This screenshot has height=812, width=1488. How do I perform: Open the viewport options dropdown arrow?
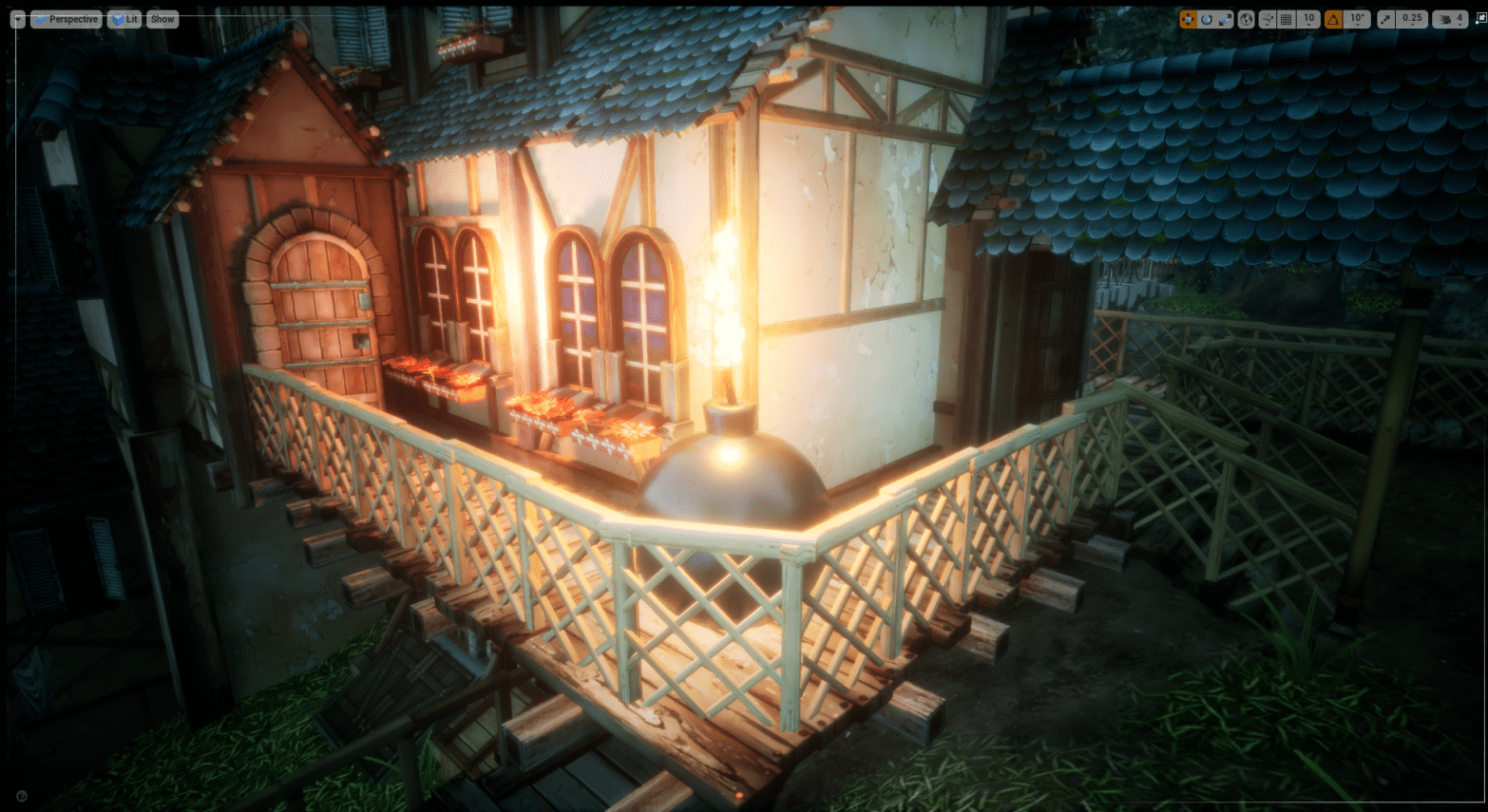tap(18, 19)
